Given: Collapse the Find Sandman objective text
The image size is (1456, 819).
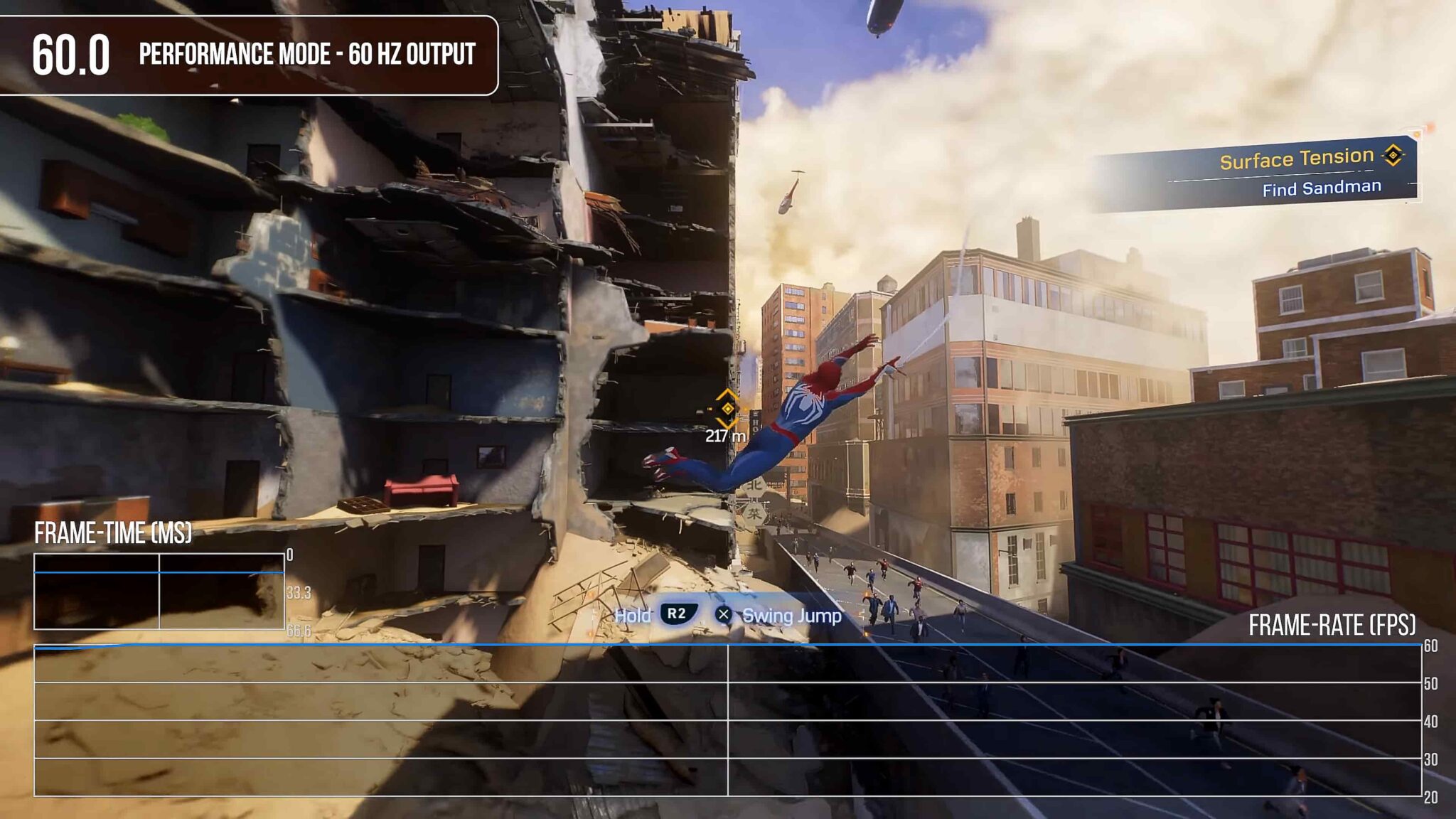Looking at the screenshot, I should coord(1321,187).
